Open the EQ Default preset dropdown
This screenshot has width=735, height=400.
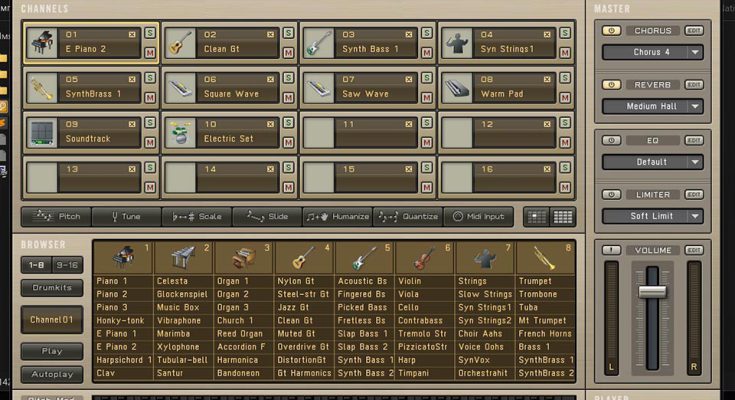652,161
